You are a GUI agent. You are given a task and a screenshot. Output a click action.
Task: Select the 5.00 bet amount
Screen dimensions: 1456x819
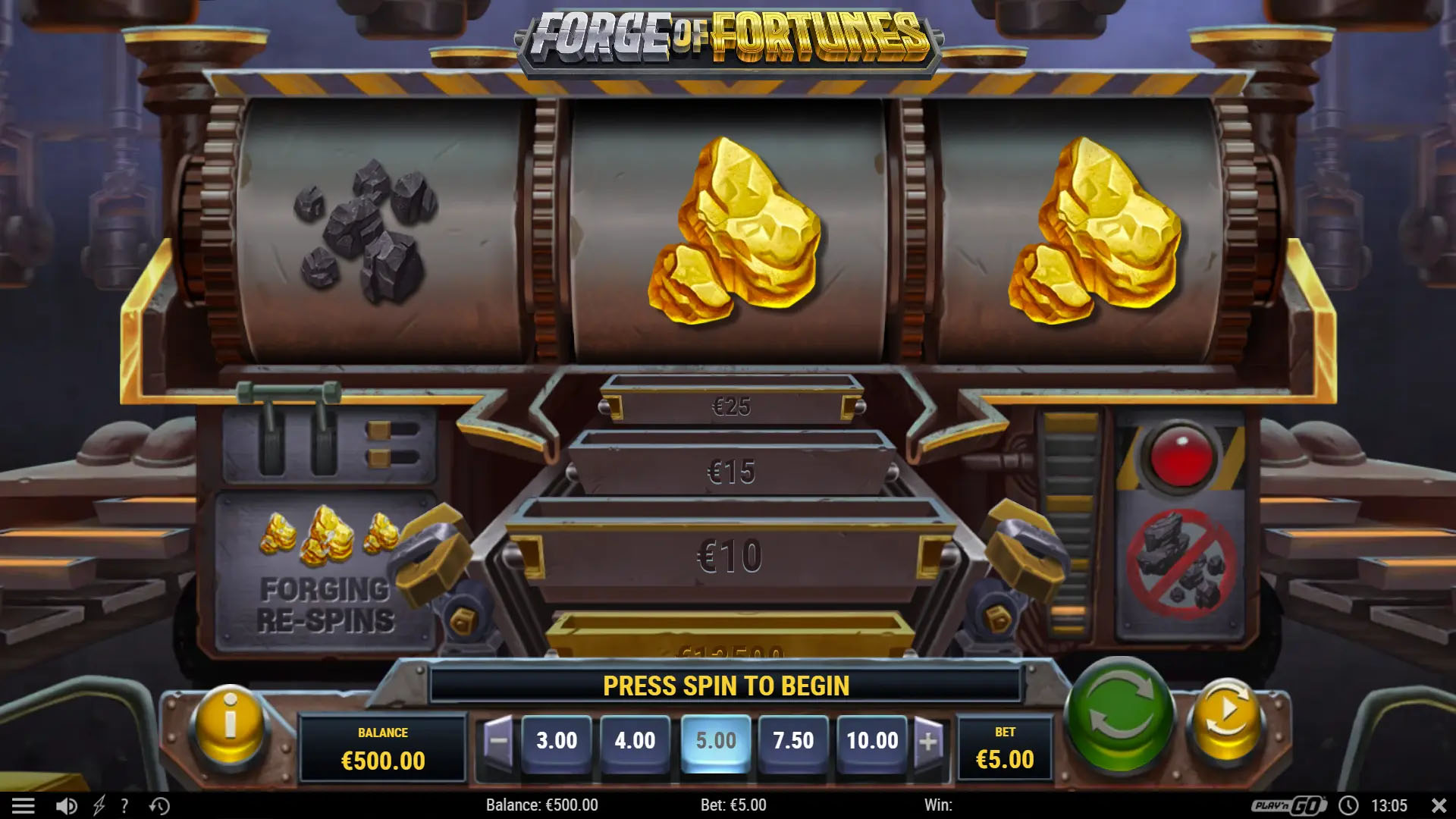pyautogui.click(x=716, y=741)
